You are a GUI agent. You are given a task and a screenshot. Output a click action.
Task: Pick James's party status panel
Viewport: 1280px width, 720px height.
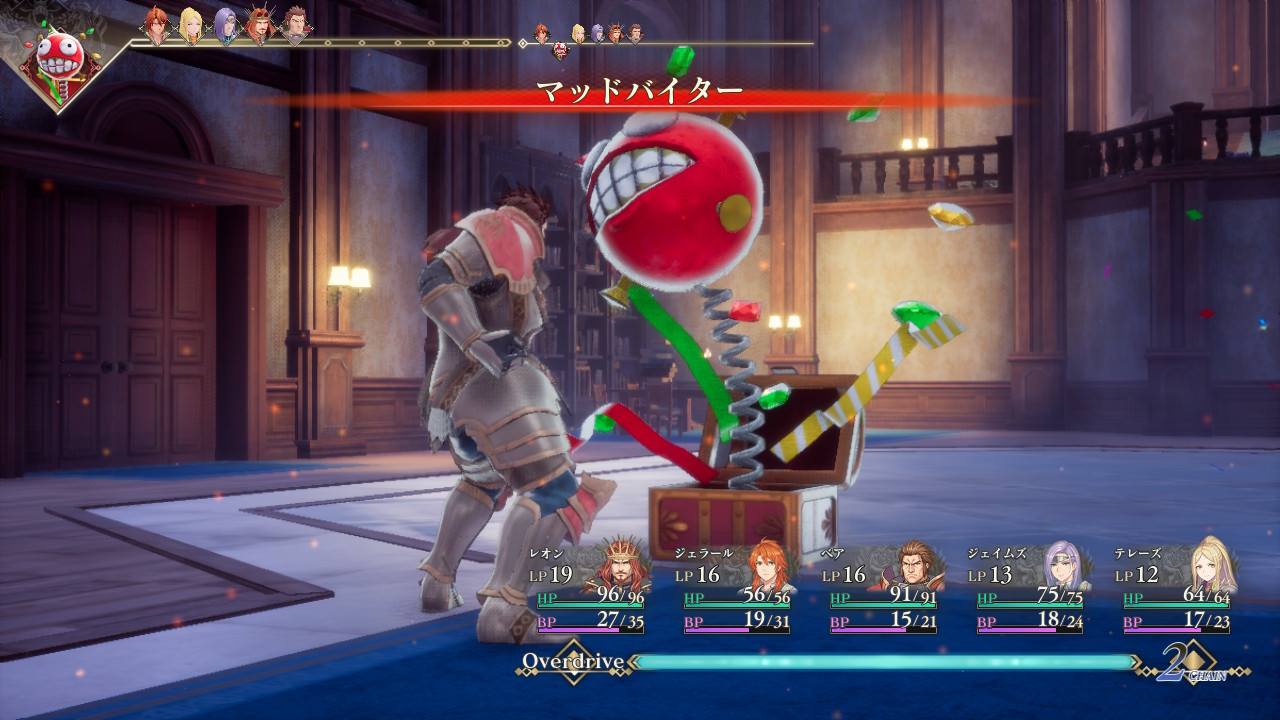(x=1030, y=588)
